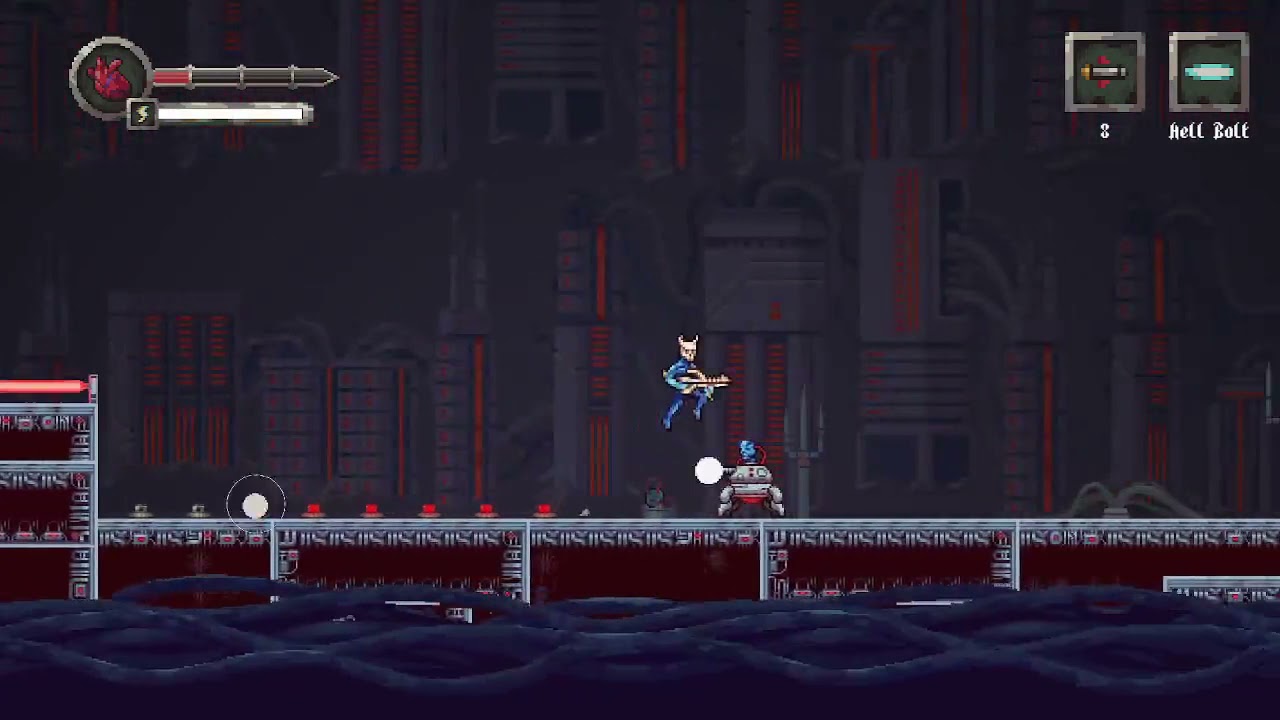1280x720 pixels.
Task: Click the red health bar at screen's left edge
Action: click(40, 385)
